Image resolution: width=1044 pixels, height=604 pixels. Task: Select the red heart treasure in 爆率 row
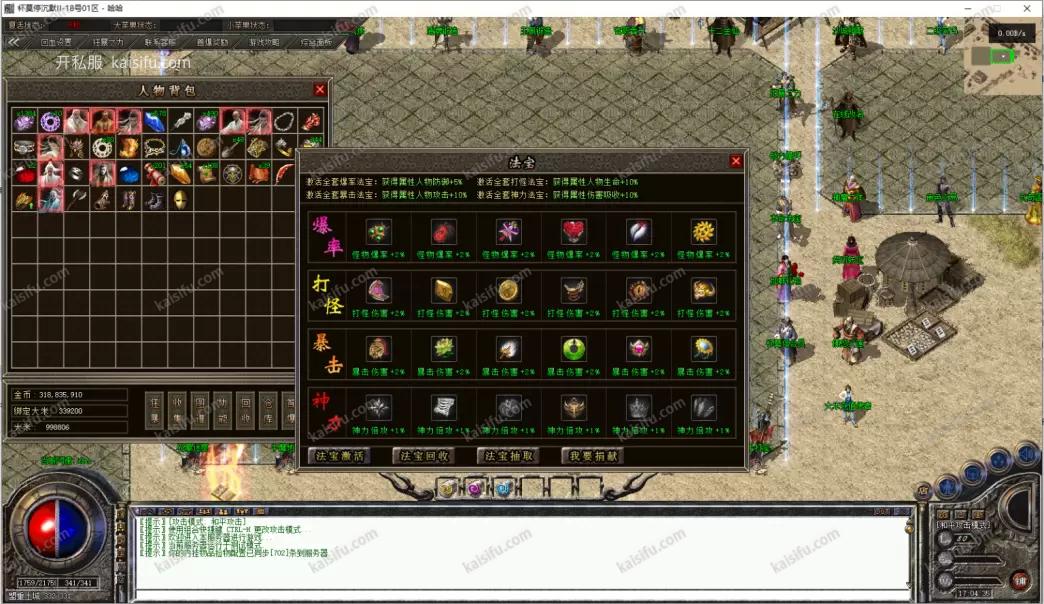coord(574,232)
